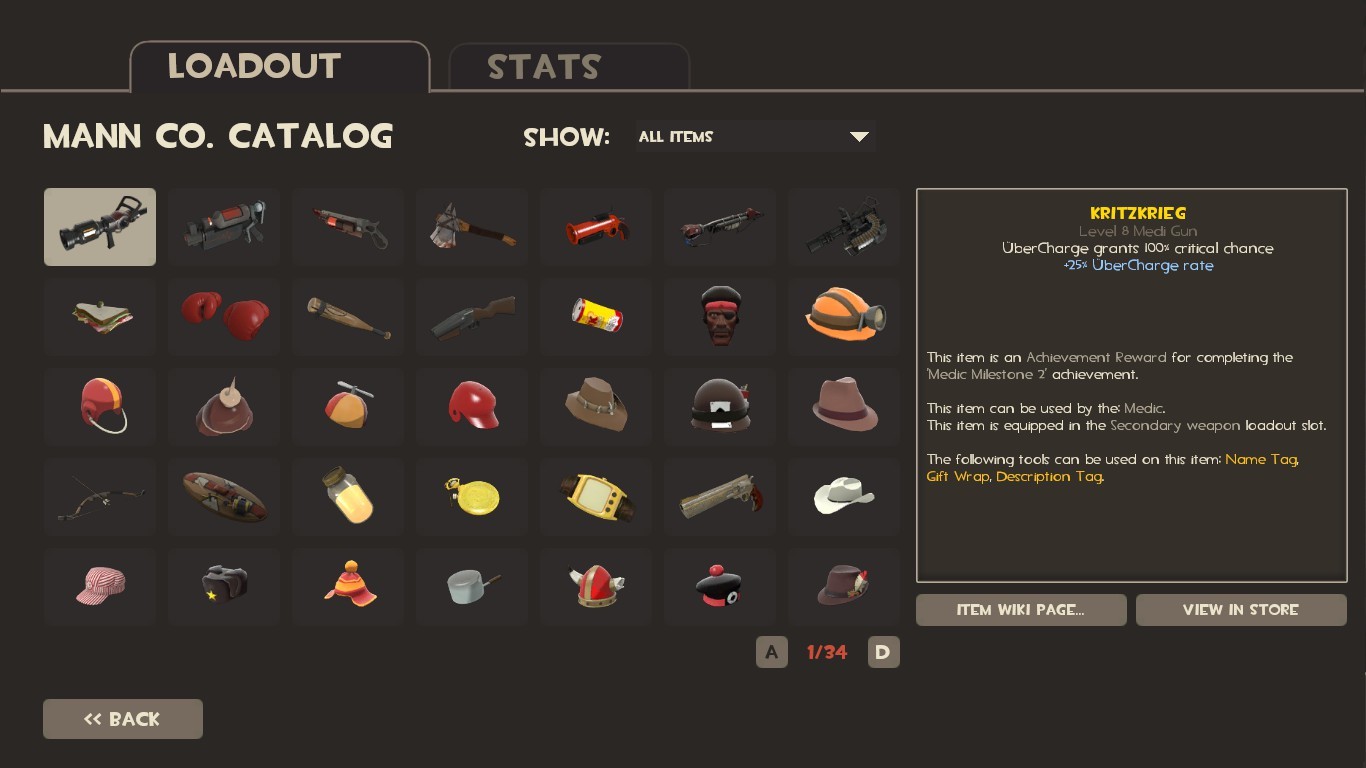Select the gold pocket watch item
The image size is (1366, 768).
(x=472, y=497)
